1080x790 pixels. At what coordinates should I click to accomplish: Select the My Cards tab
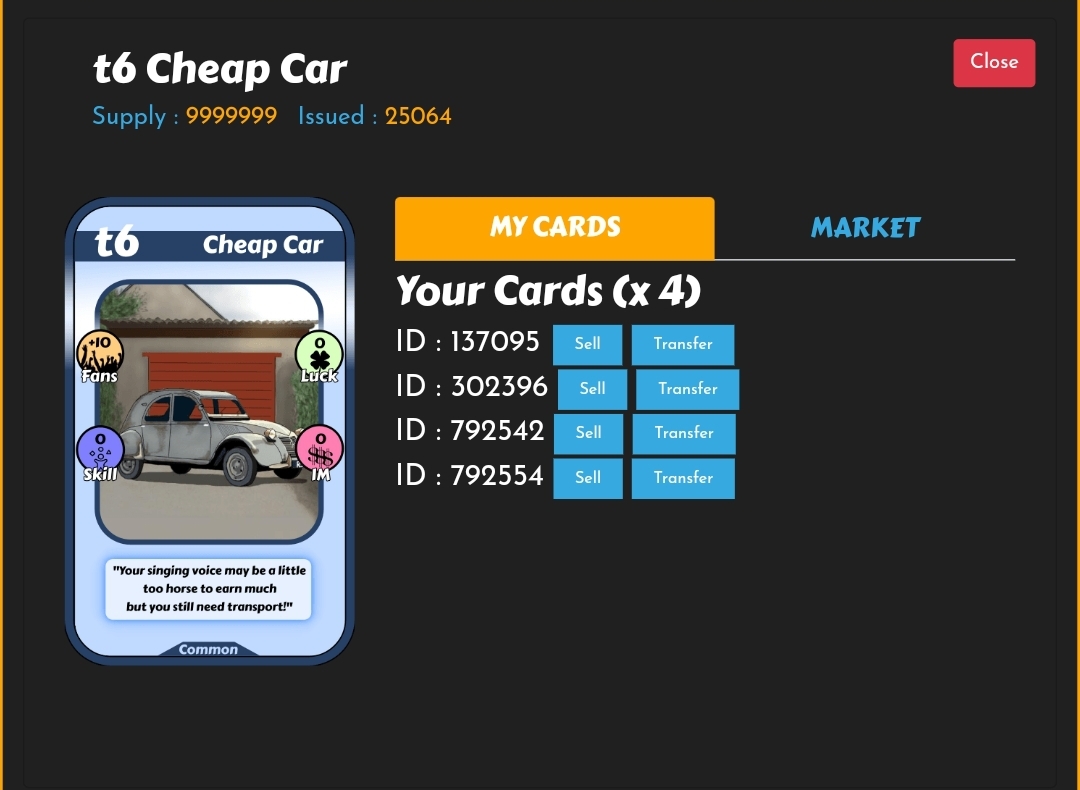pyautogui.click(x=555, y=228)
